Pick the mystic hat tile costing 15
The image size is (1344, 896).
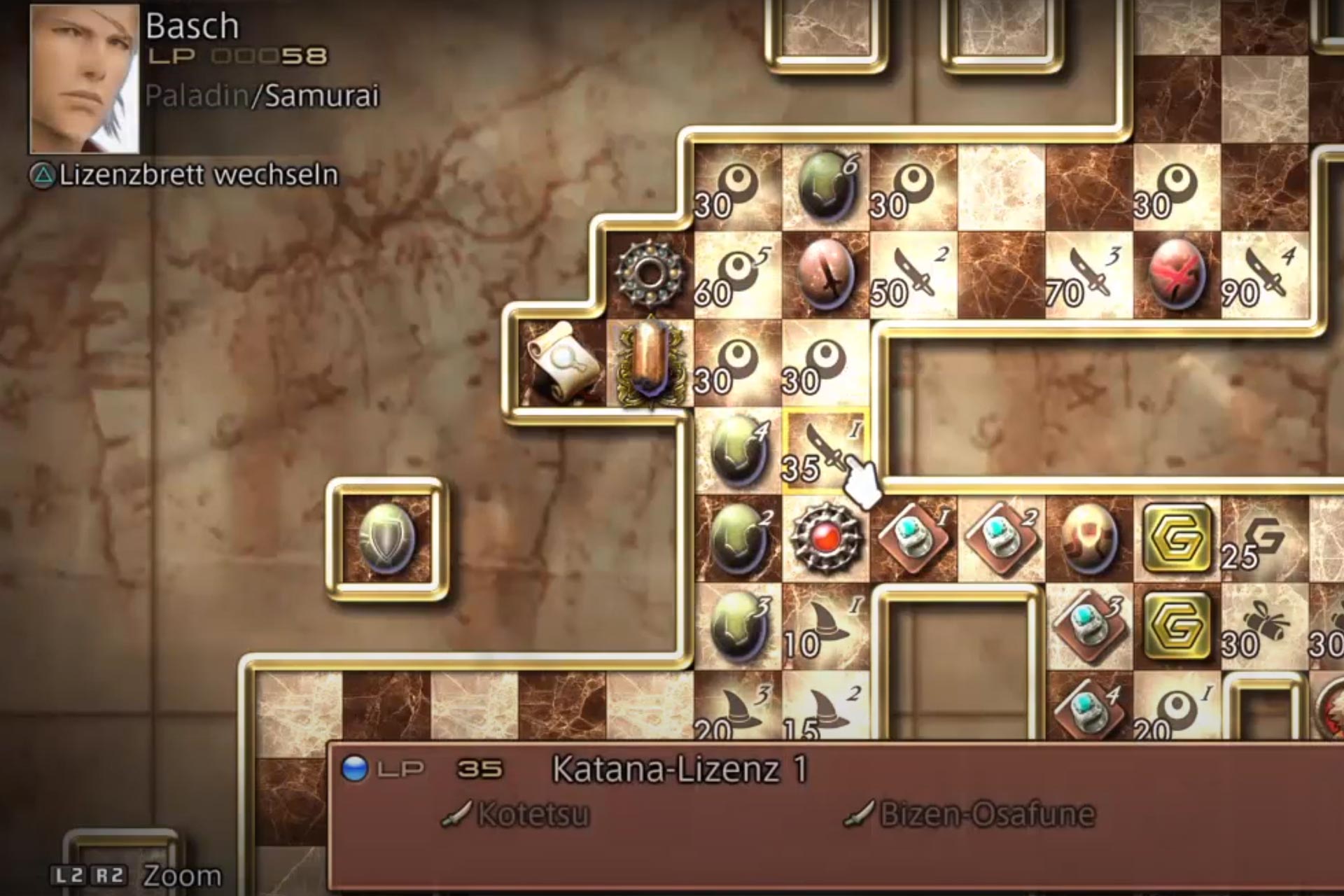click(x=826, y=710)
